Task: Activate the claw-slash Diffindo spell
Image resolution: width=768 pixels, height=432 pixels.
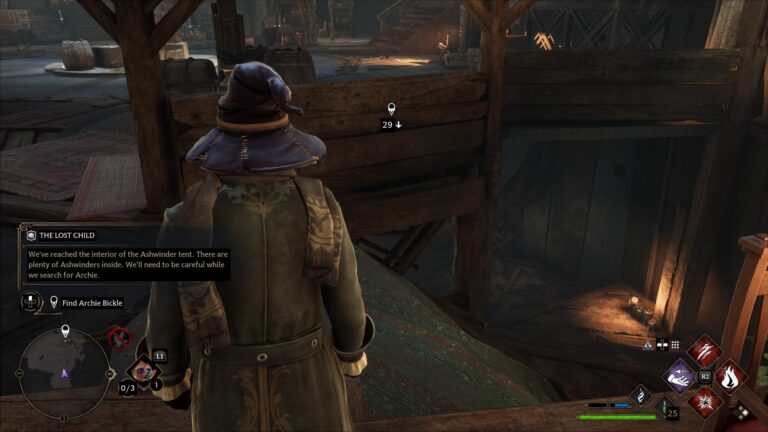Action: (x=705, y=352)
